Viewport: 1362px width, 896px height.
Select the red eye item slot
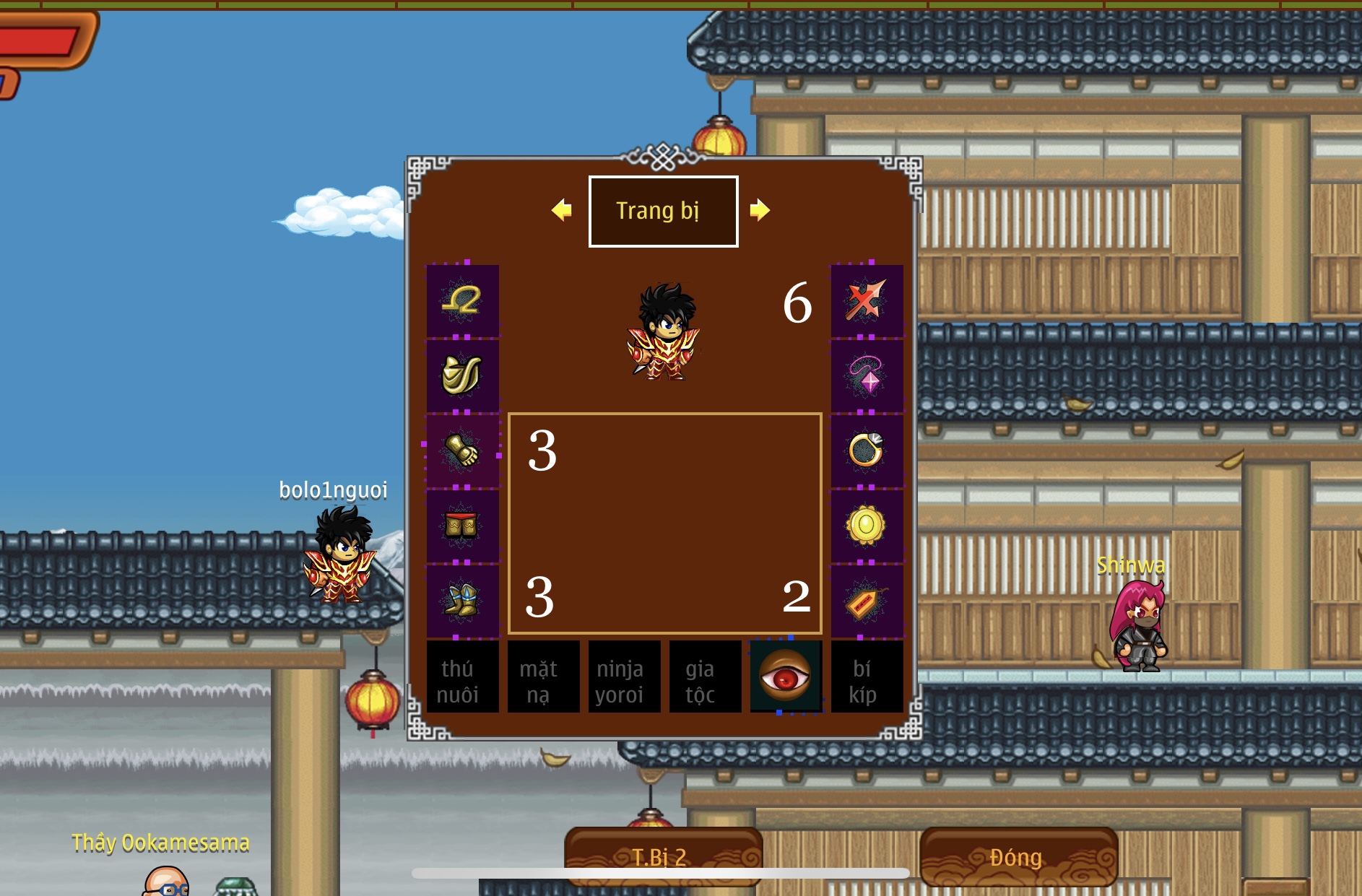(786, 676)
